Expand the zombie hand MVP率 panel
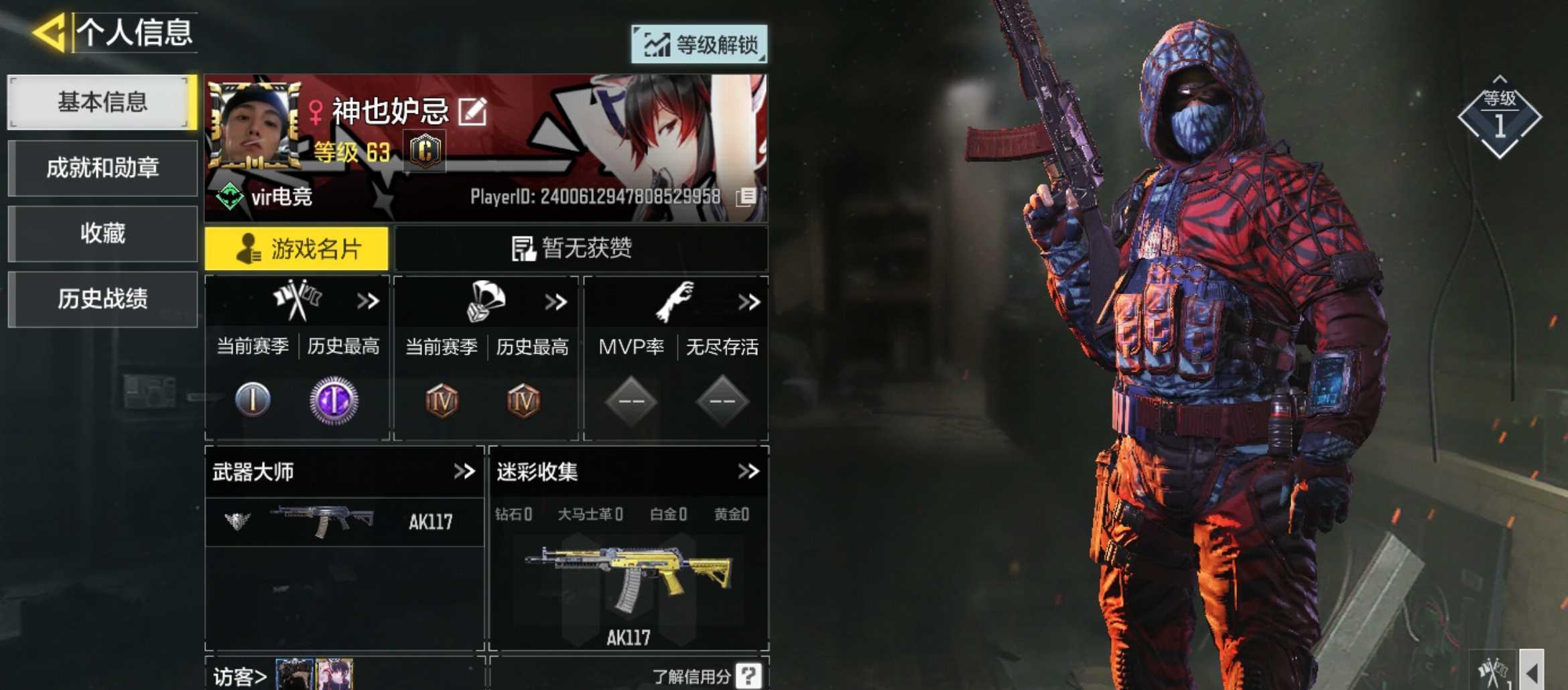 748,302
